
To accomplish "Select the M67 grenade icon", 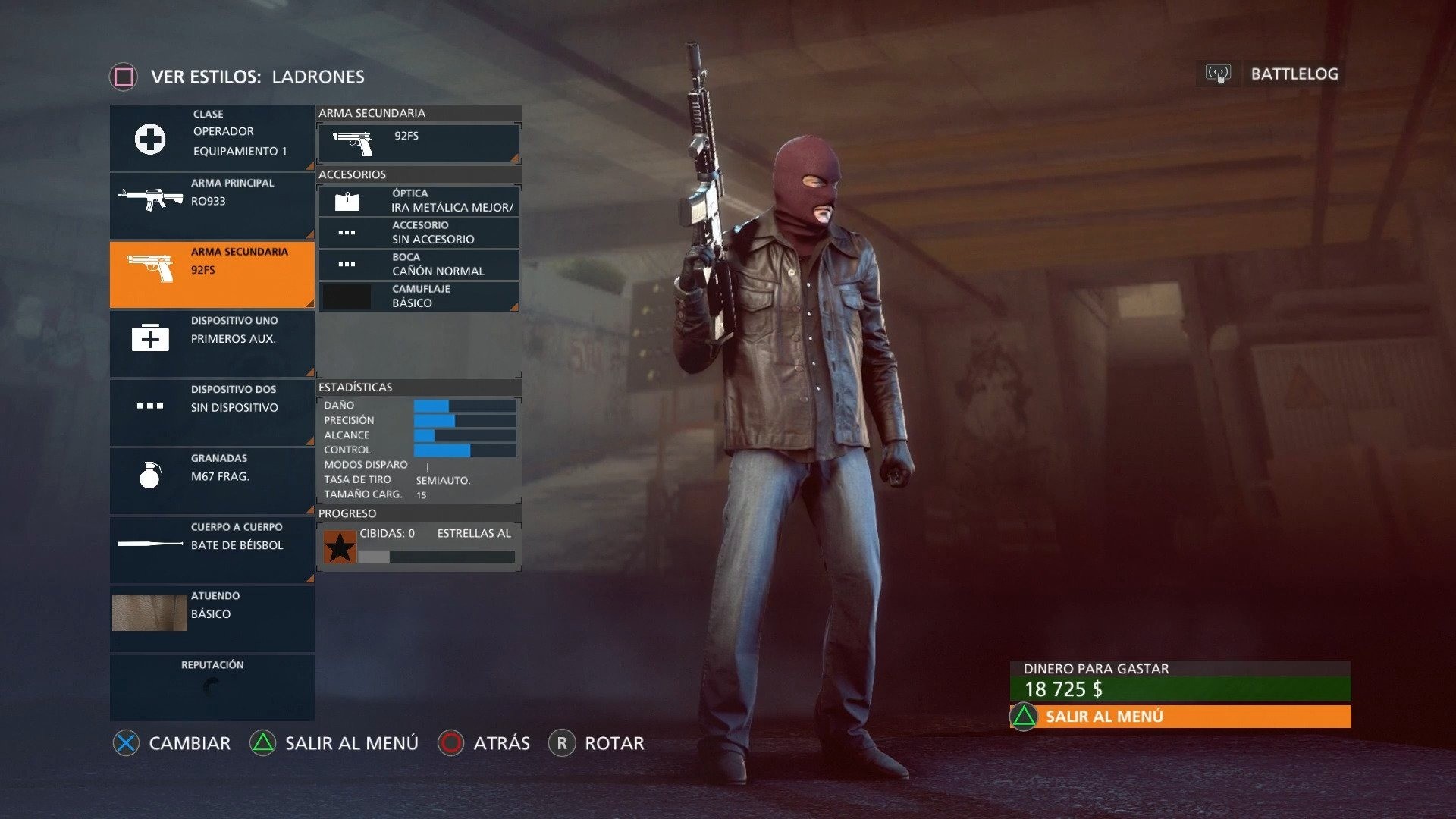I will click(x=149, y=475).
